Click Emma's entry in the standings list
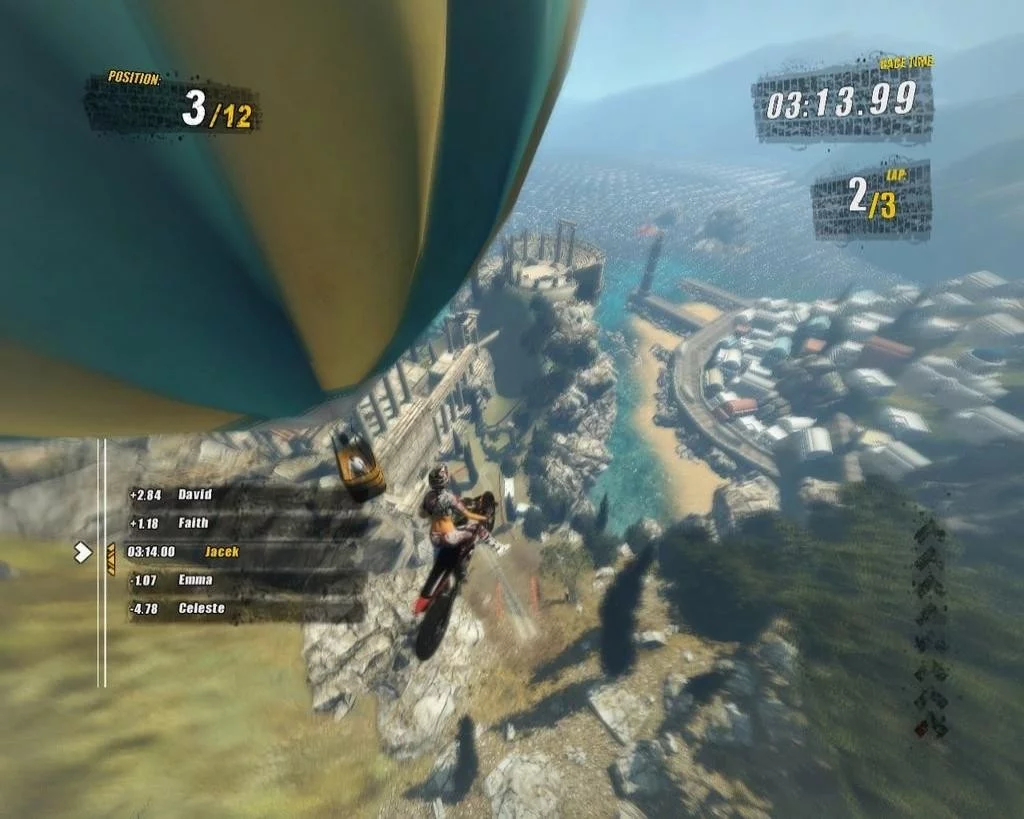The height and width of the screenshot is (819, 1024). 240,580
